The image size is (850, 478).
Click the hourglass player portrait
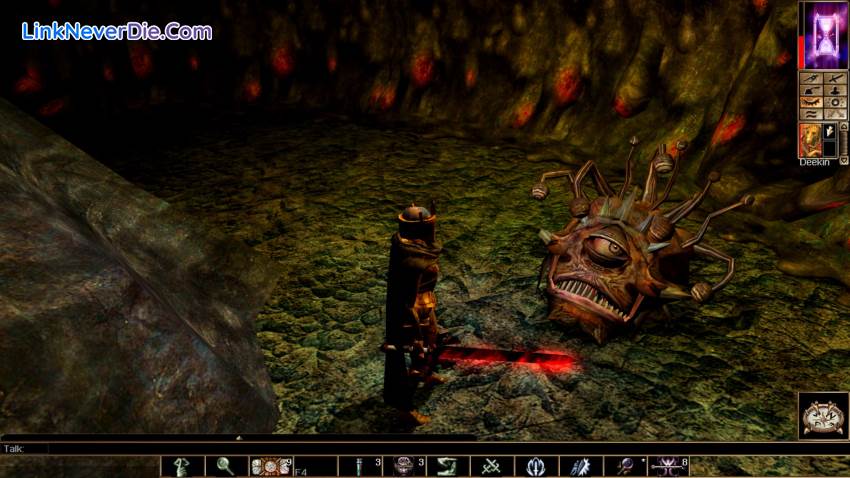click(823, 35)
